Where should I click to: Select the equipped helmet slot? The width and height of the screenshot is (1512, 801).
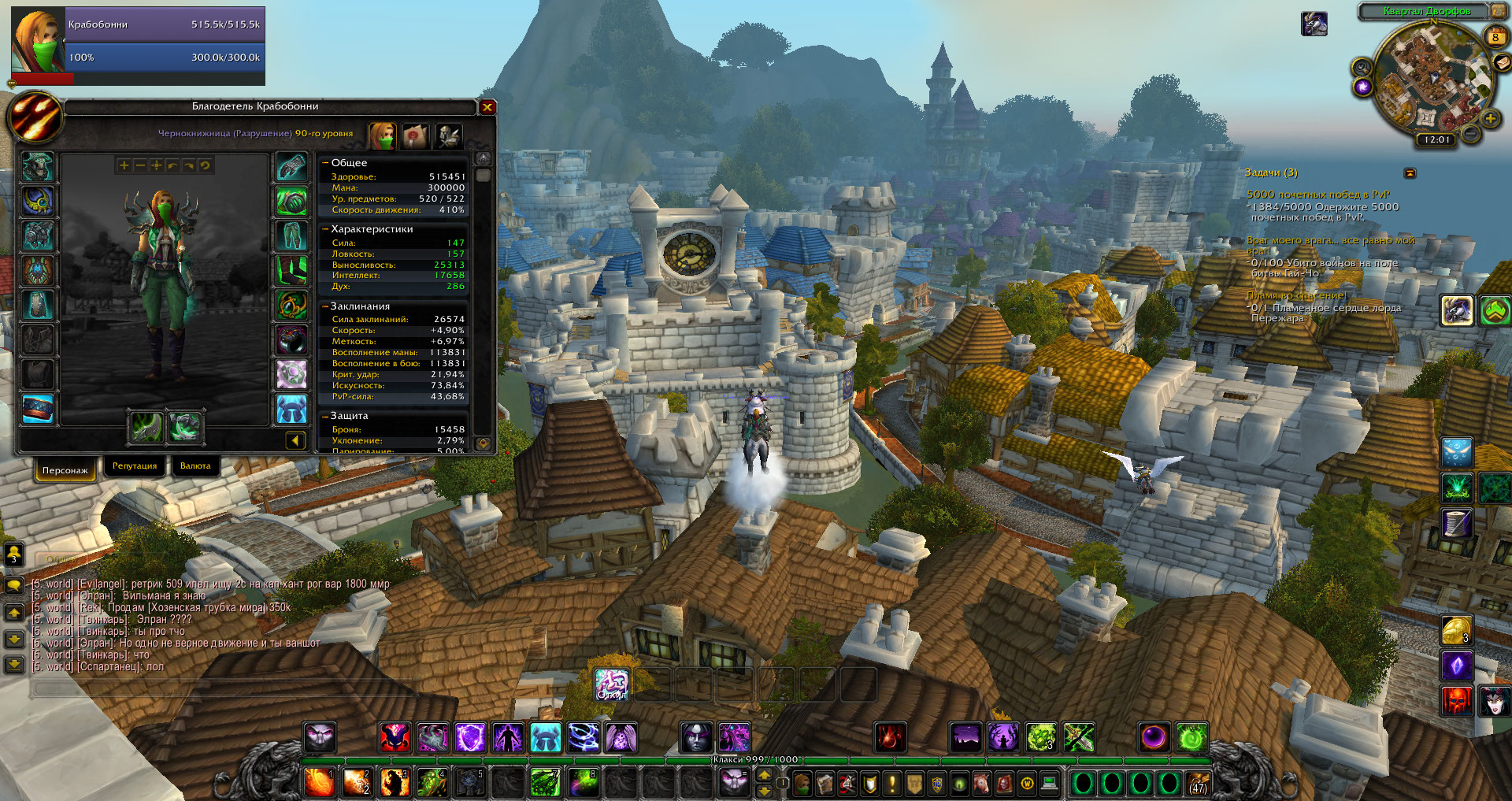pos(37,167)
